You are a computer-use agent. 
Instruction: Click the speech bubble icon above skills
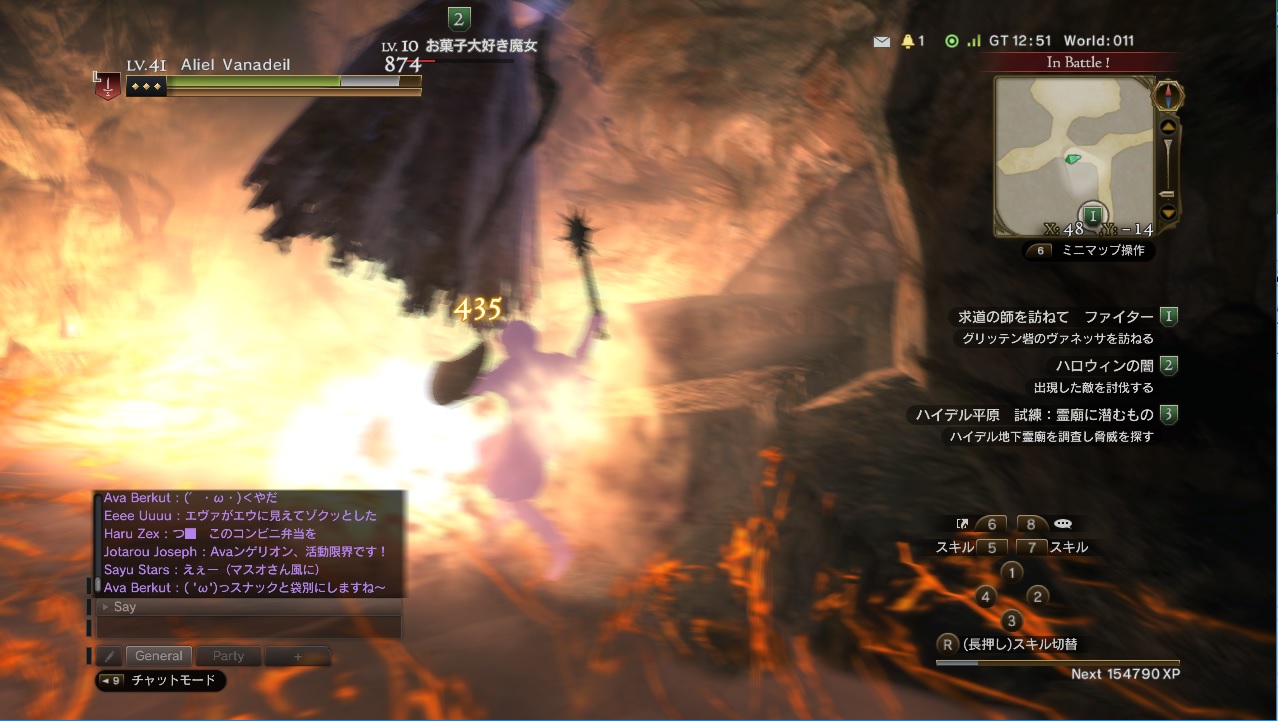[1063, 523]
